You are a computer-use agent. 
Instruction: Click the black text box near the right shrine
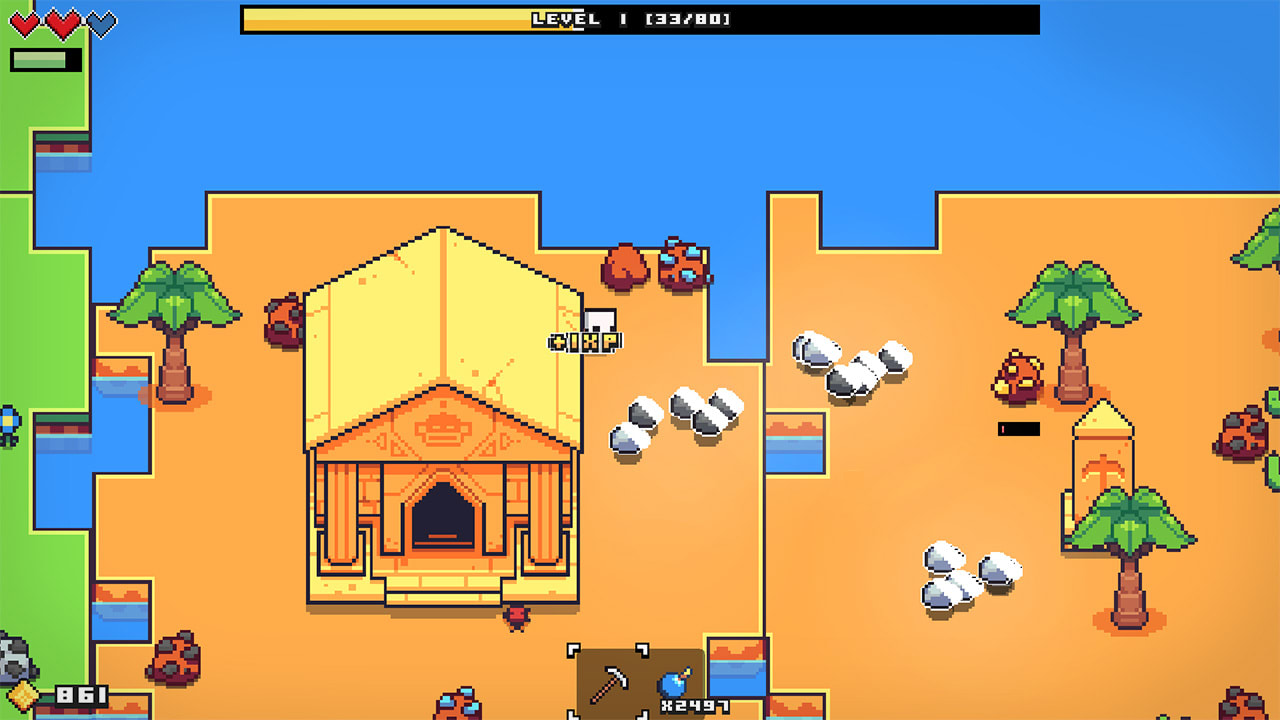1017,428
